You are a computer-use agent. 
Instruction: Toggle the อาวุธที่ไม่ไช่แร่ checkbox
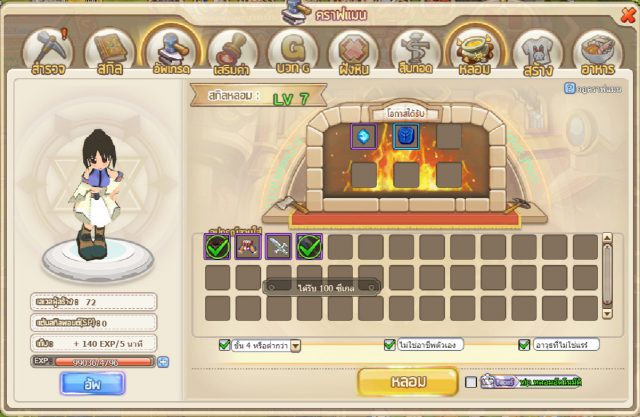tap(524, 345)
